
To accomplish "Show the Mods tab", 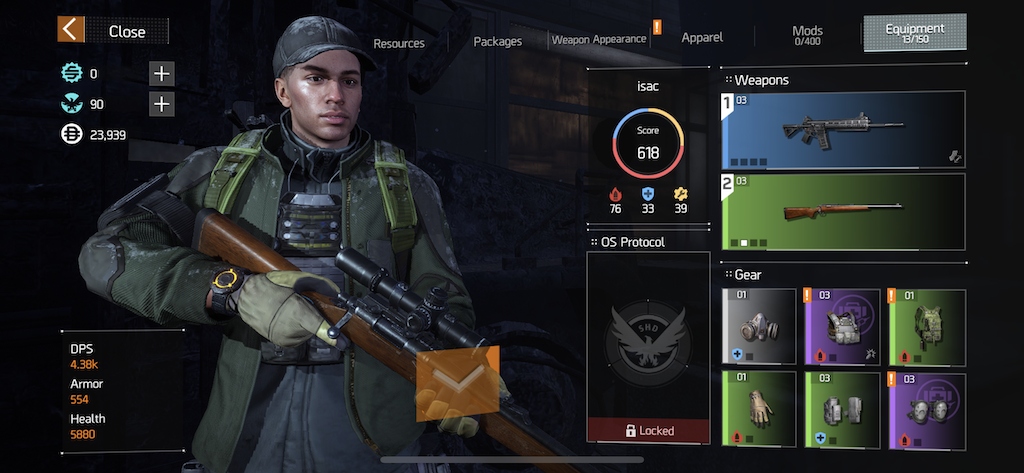I will (807, 35).
